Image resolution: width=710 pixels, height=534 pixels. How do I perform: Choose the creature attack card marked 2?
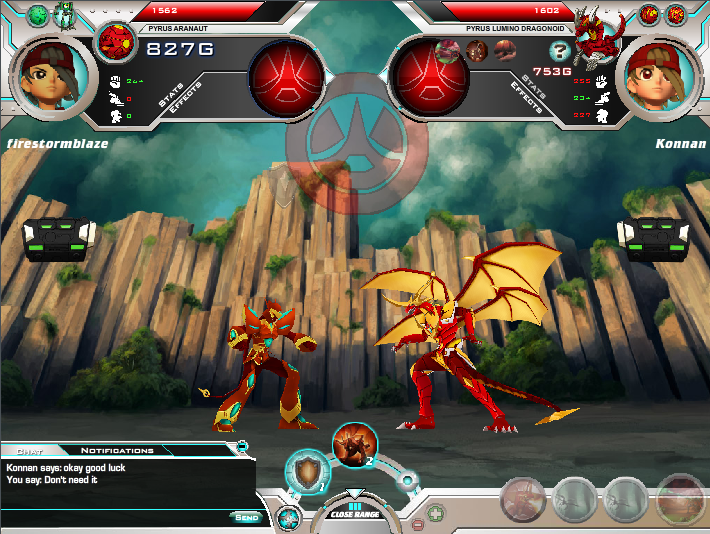coord(354,444)
